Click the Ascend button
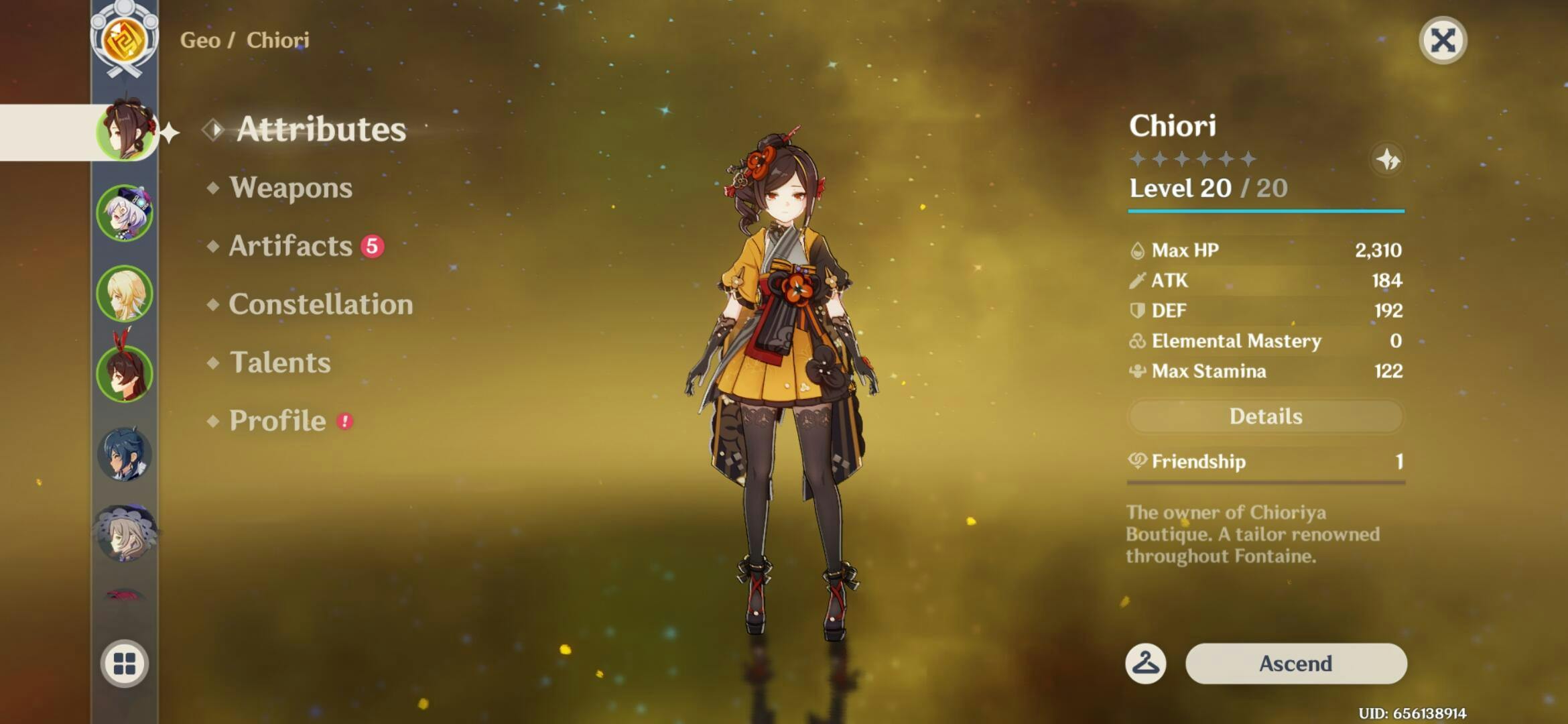The image size is (1568, 724). point(1295,664)
